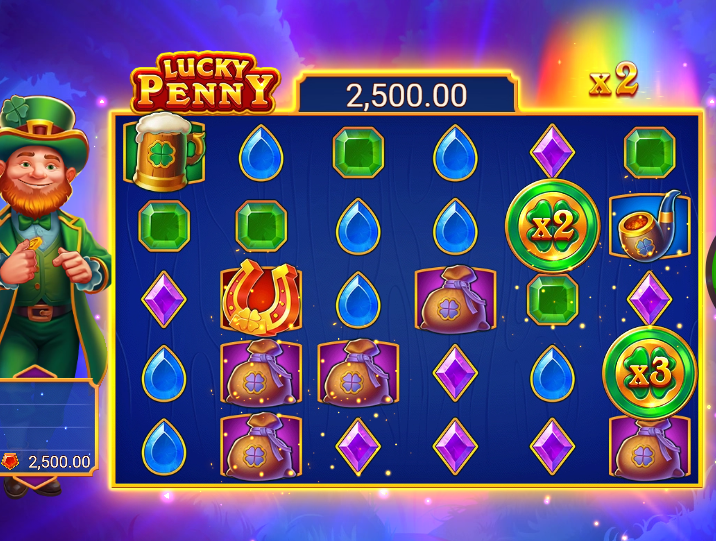Select the beer mug symbol tile
716x541 pixels.
[164, 151]
